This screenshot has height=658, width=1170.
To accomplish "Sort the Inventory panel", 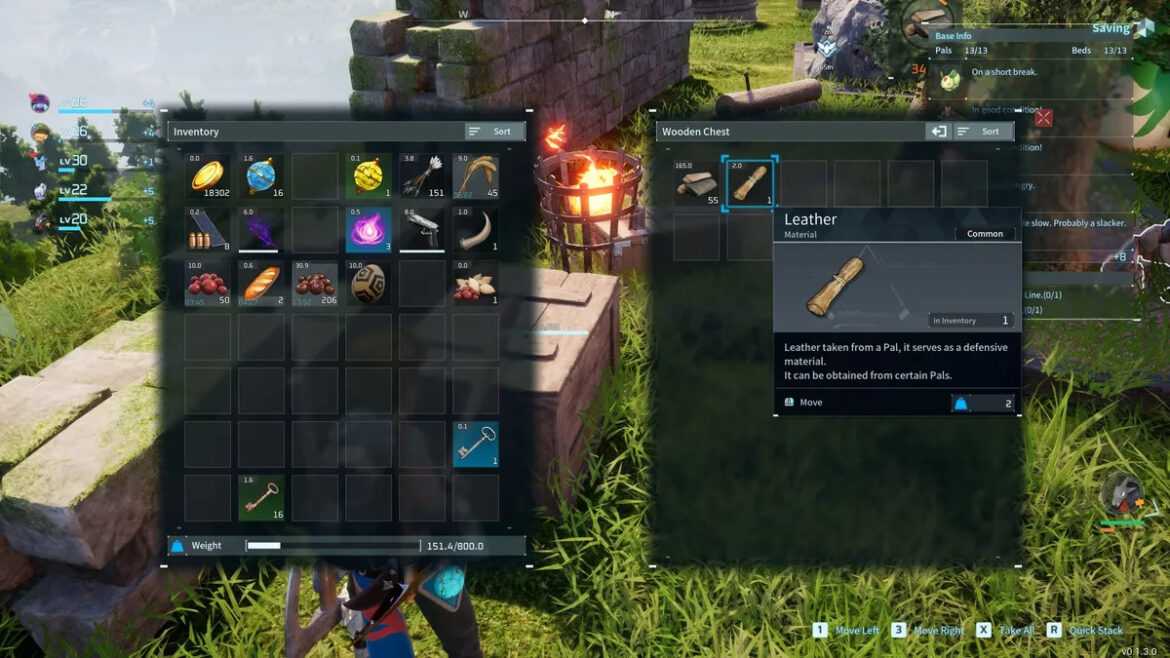I will pos(493,131).
